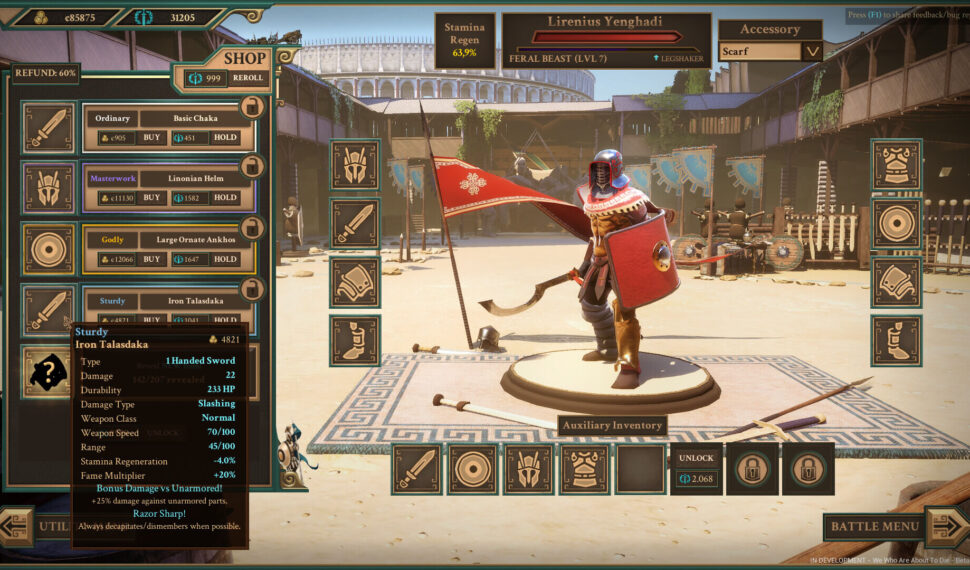This screenshot has height=570, width=970.
Task: Buy the Basic Chaka
Action: tap(152, 137)
